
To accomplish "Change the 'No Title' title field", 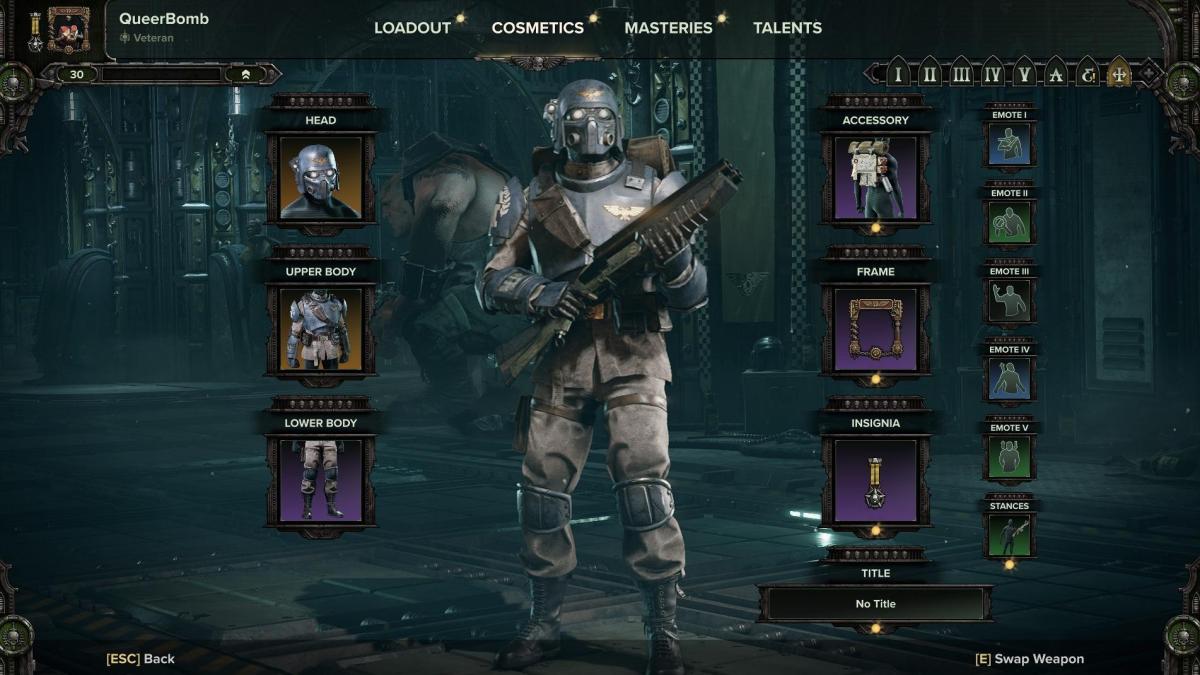I will point(875,604).
